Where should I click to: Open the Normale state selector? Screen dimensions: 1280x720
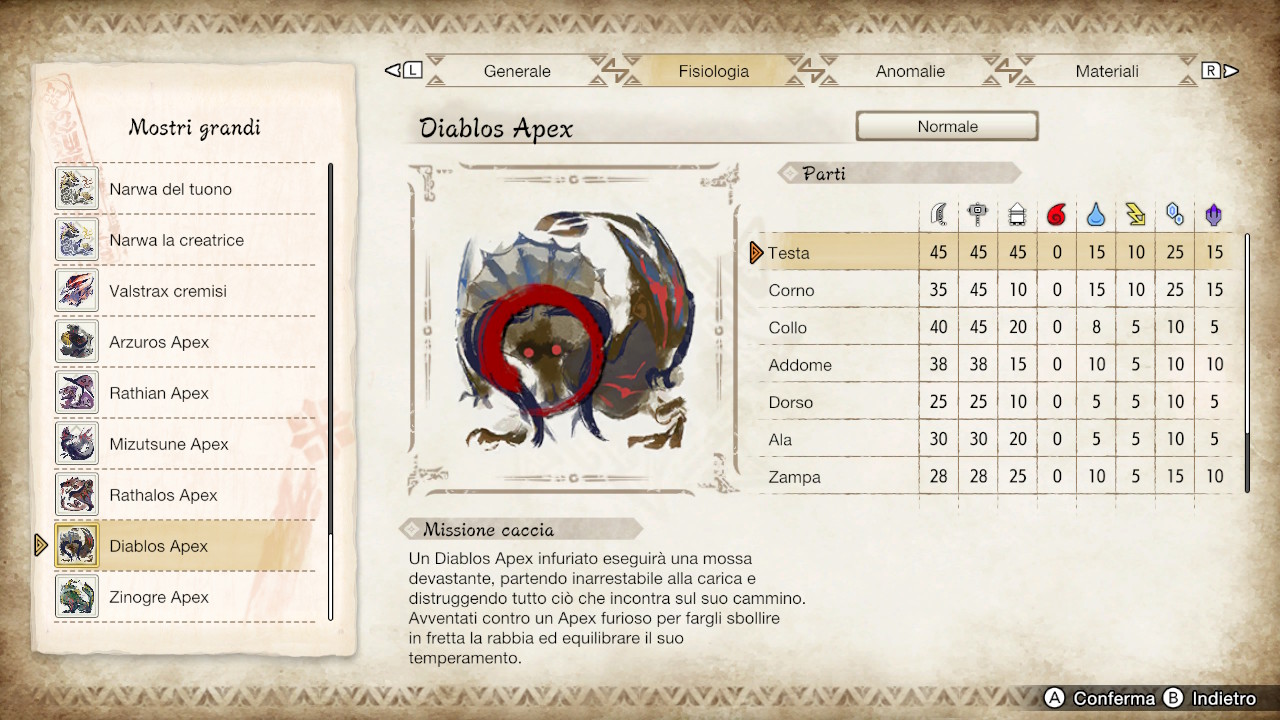coord(946,126)
